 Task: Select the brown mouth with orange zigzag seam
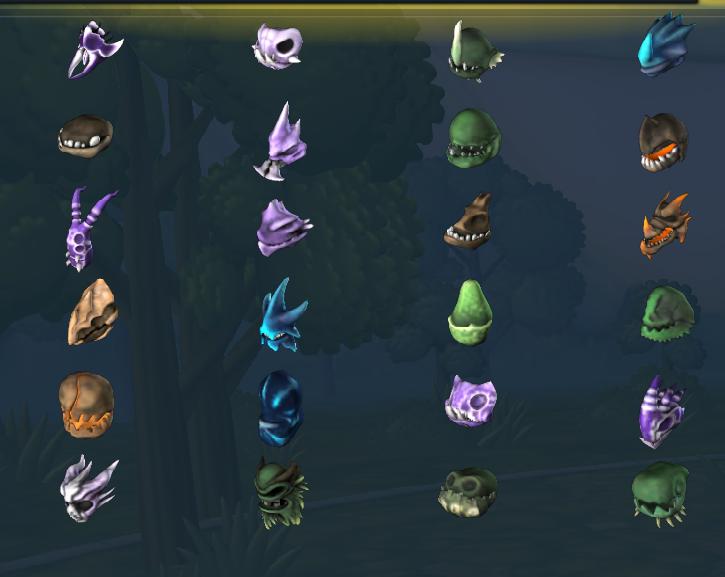coord(86,402)
